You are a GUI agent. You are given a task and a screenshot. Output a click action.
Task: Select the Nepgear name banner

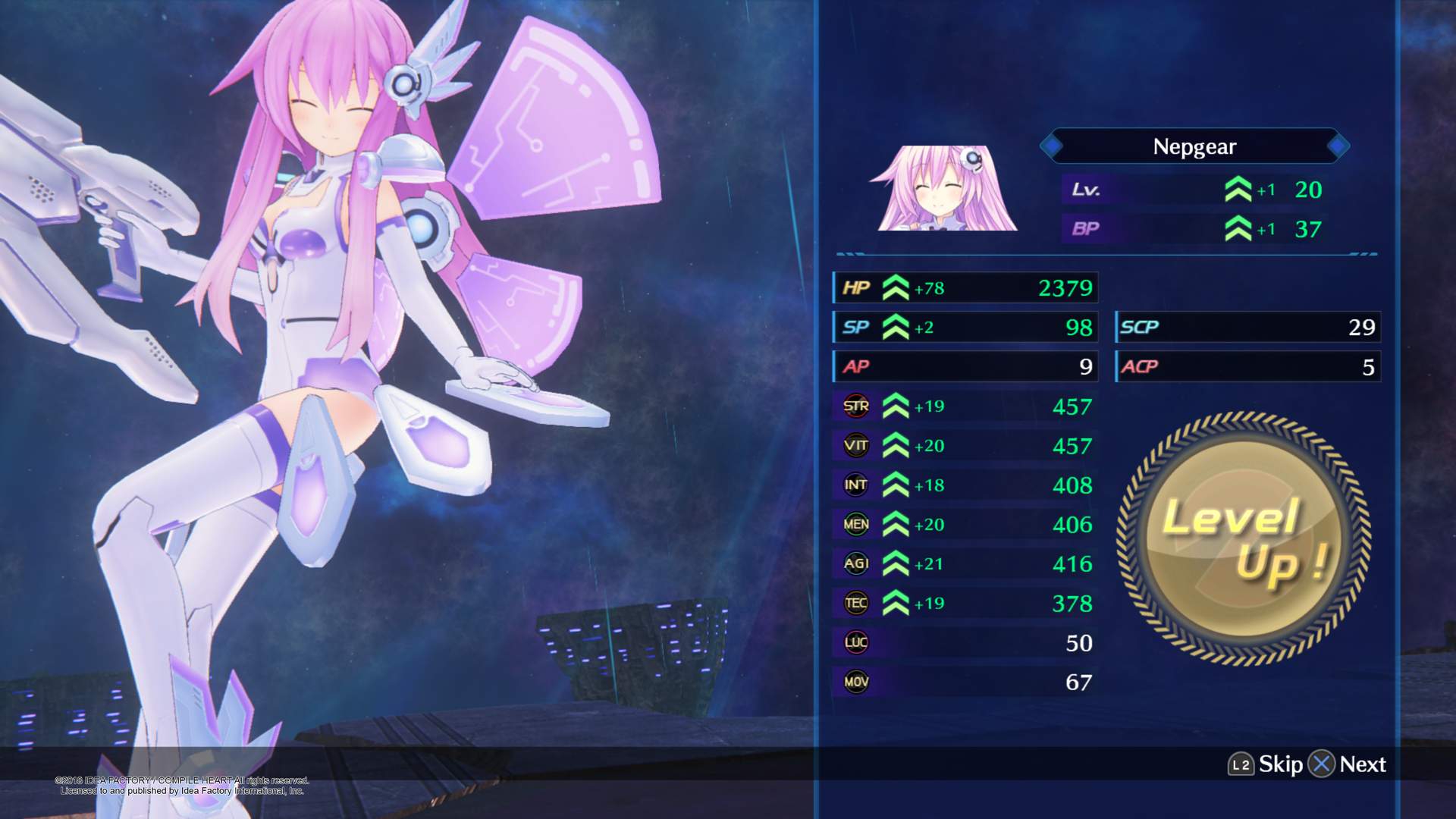1194,146
